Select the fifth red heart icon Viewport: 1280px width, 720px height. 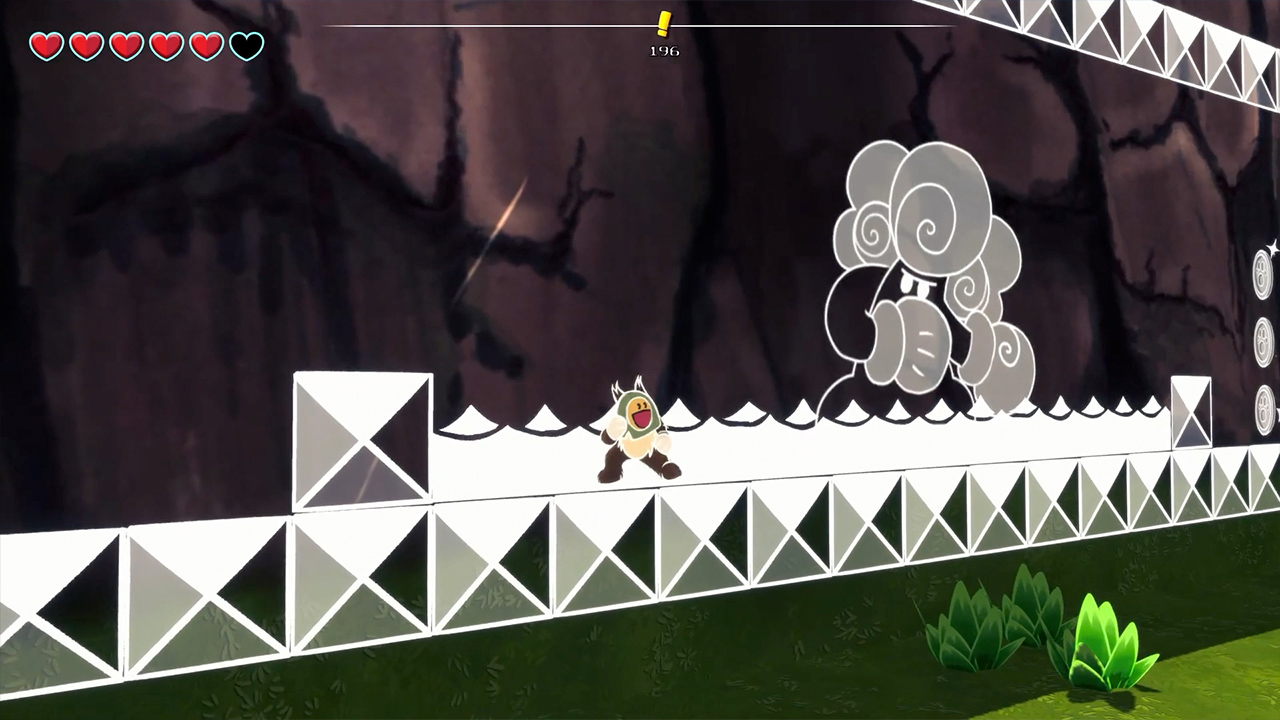tap(205, 45)
